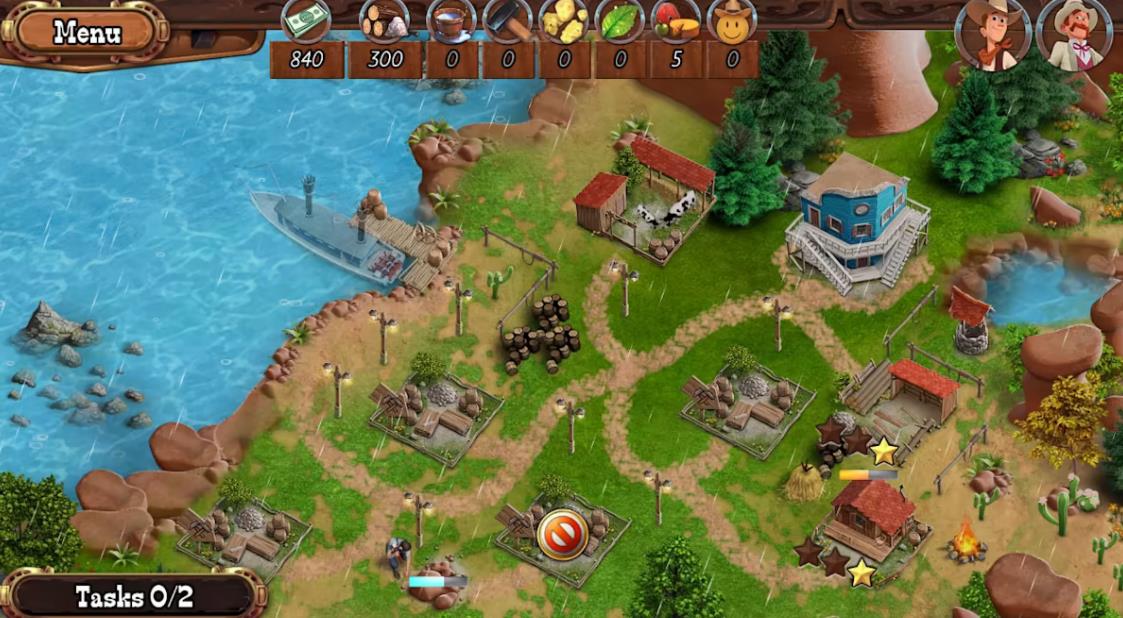Click the cash money resource icon
Viewport: 1123px width, 618px height.
[x=306, y=20]
